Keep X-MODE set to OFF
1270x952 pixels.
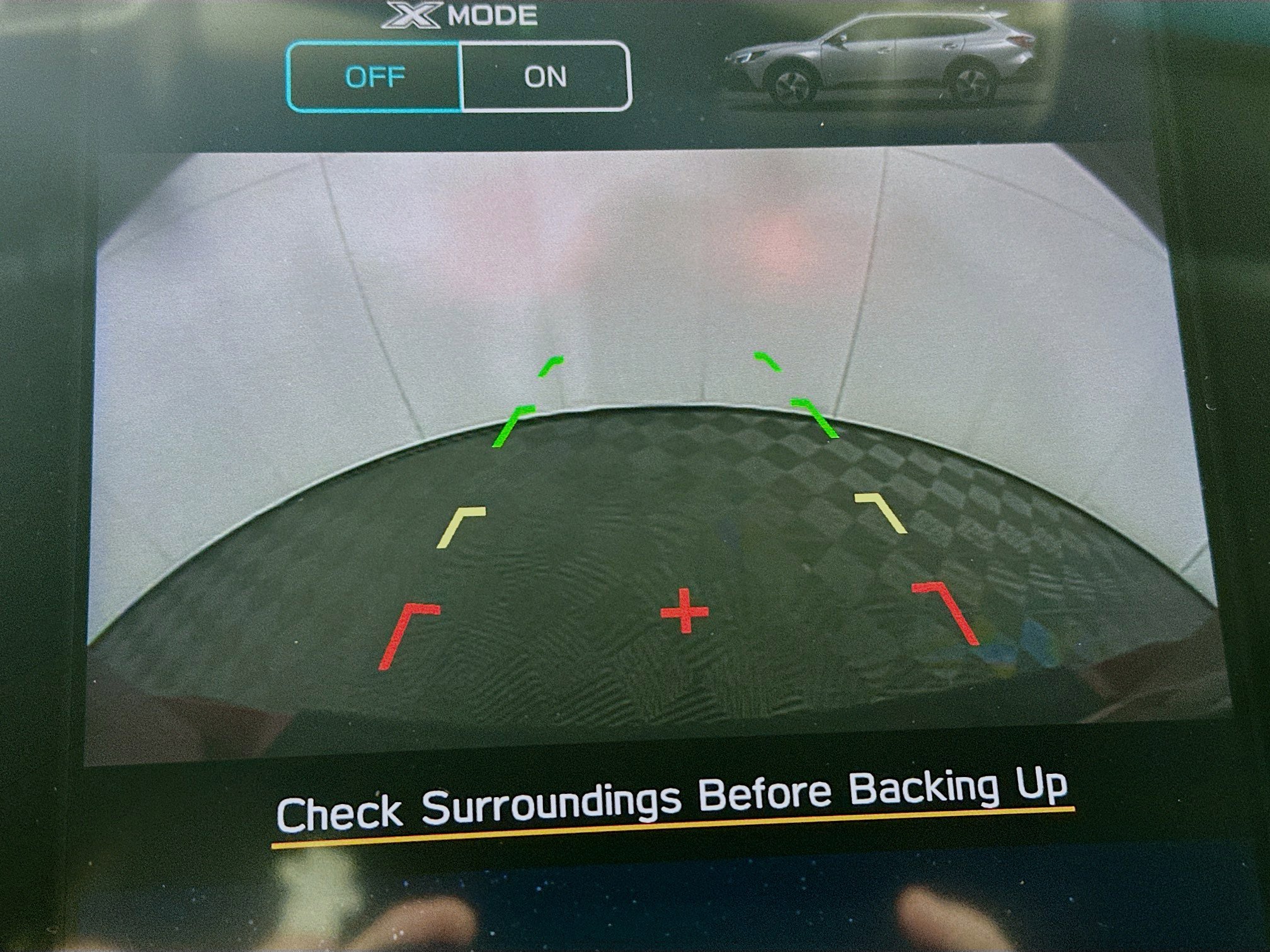click(376, 77)
